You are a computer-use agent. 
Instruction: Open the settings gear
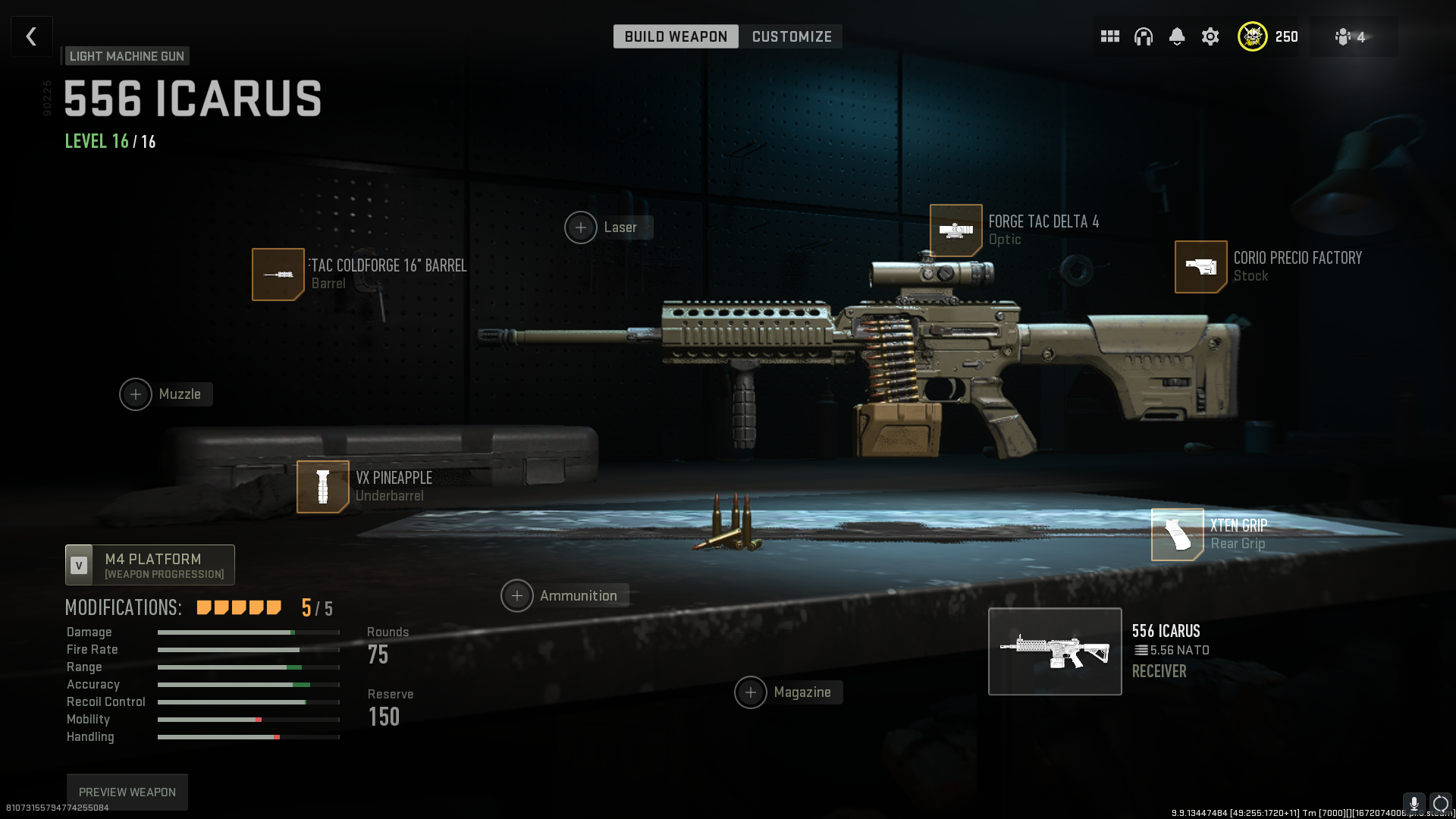pos(1210,36)
